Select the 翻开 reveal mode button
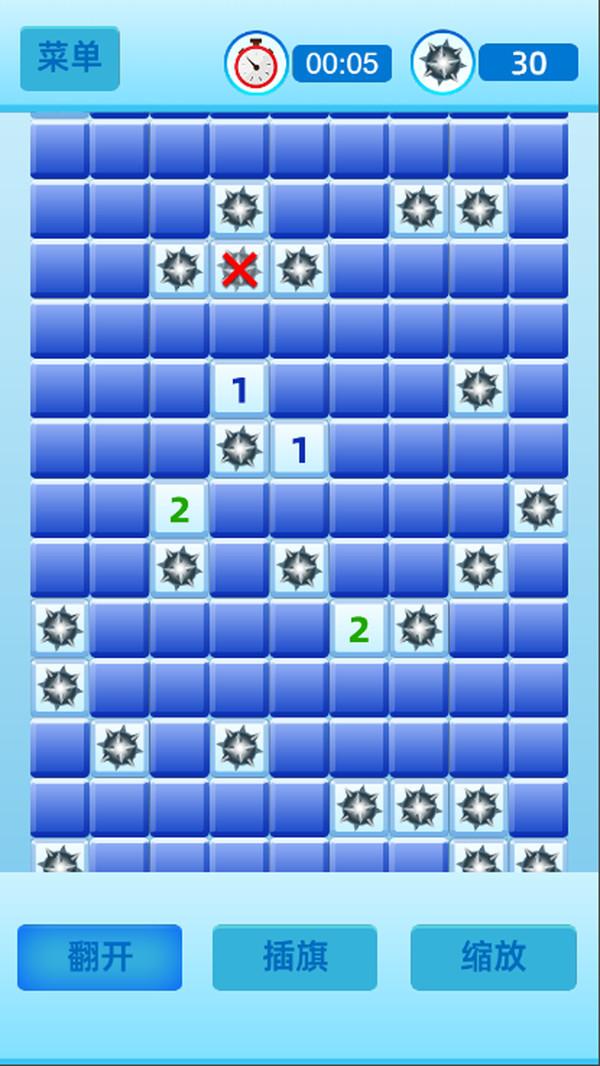 pos(100,957)
